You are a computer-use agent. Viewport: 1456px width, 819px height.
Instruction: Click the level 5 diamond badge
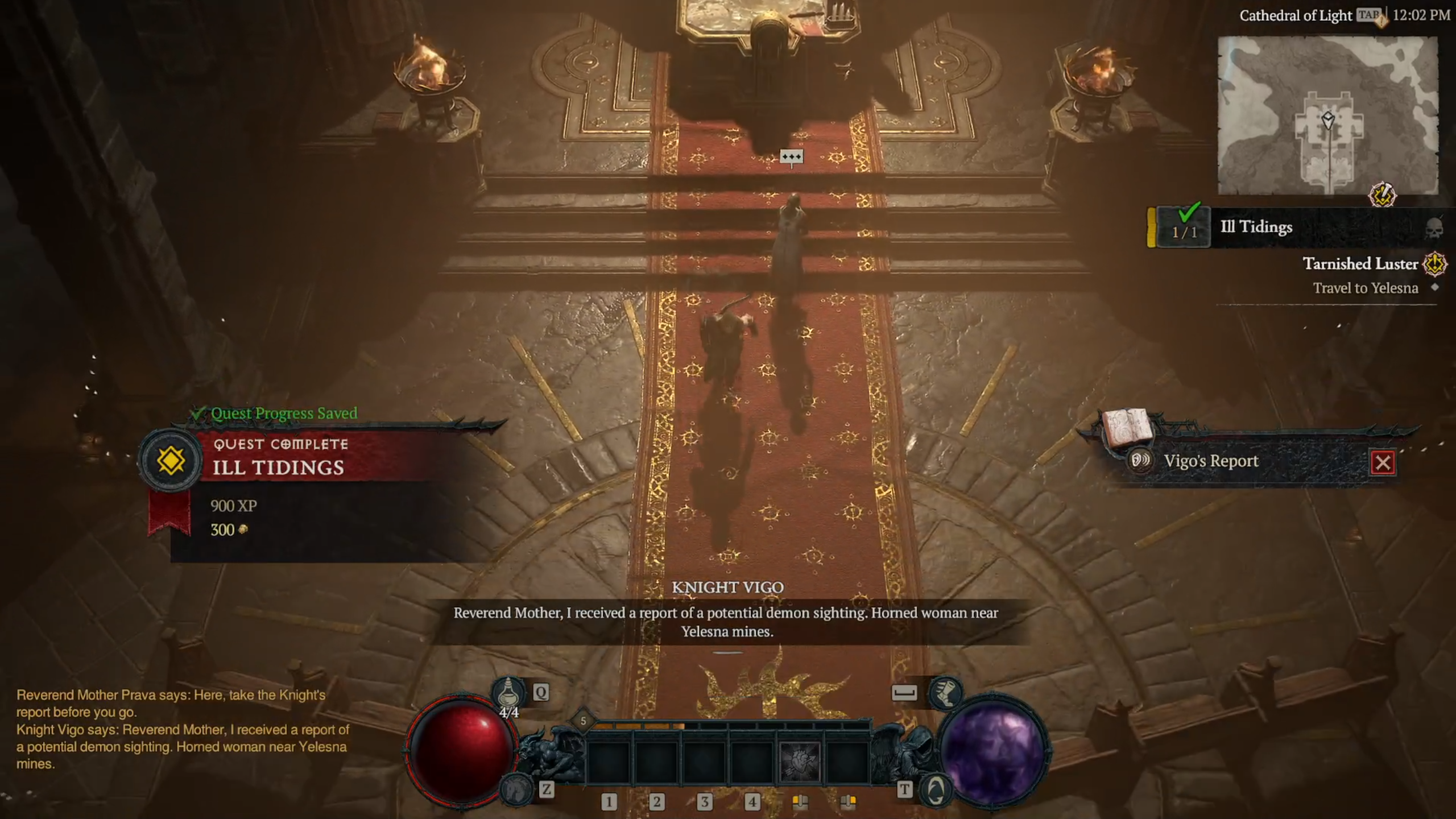pos(583,721)
